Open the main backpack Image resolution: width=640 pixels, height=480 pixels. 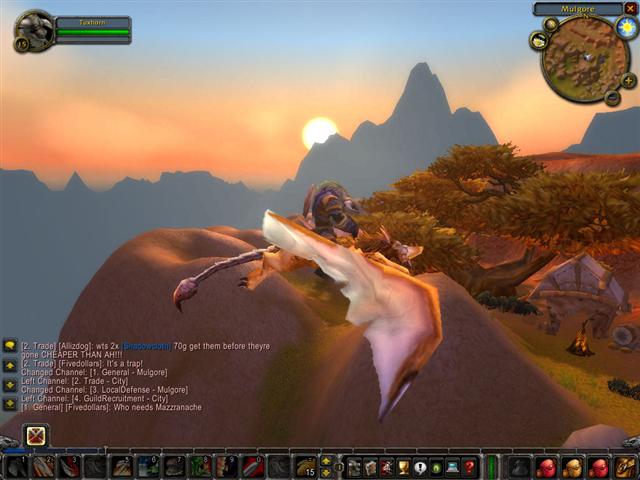(625, 467)
